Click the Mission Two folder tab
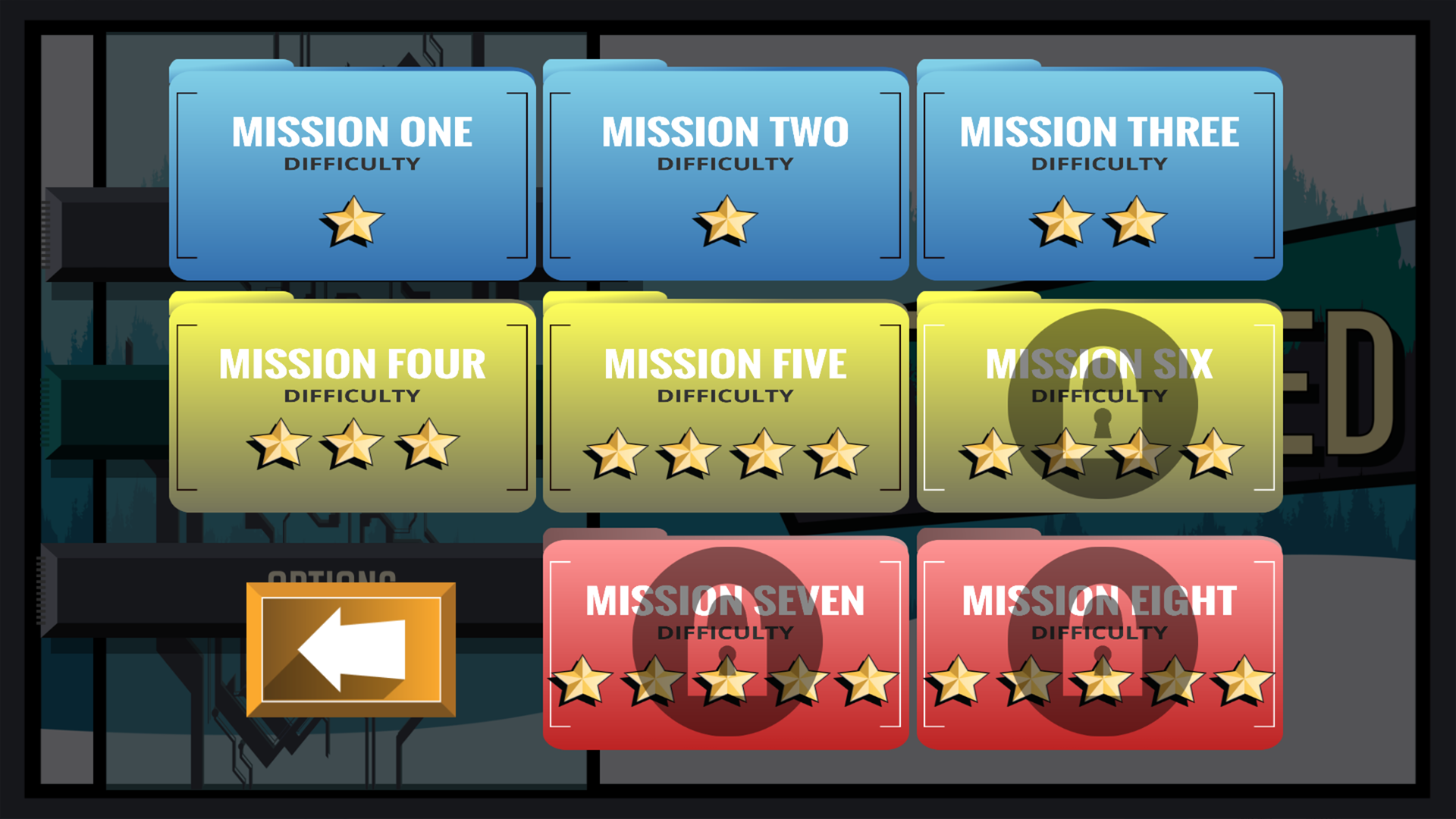 [603, 64]
